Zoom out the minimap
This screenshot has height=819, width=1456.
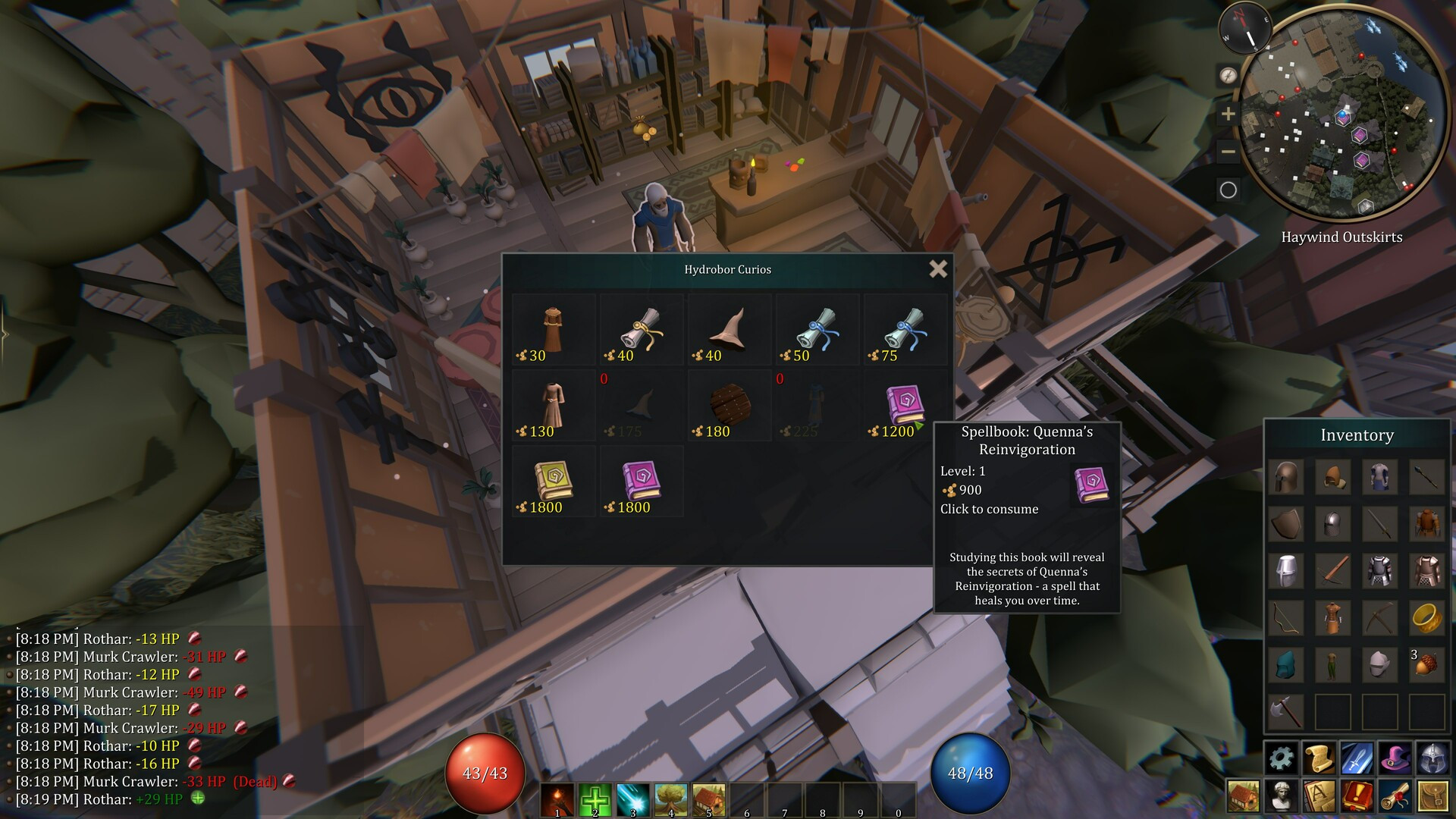tap(1228, 152)
